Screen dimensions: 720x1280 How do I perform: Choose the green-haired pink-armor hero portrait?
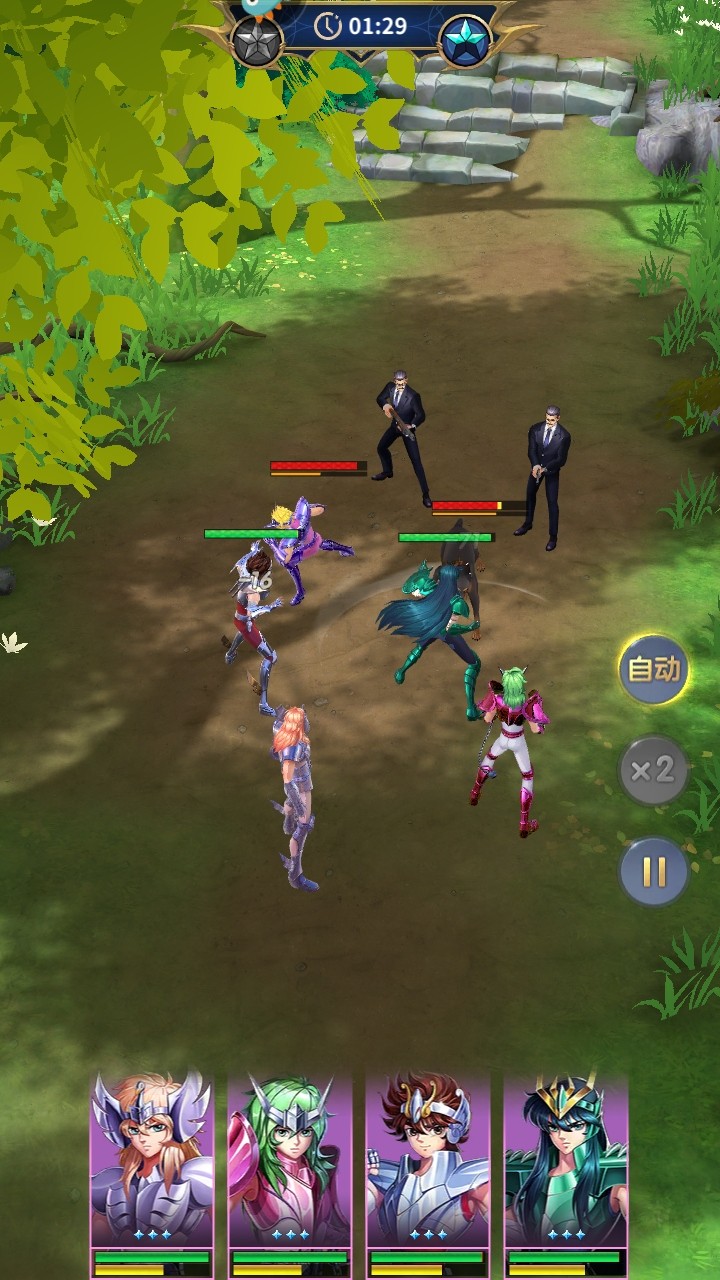[x=290, y=1160]
